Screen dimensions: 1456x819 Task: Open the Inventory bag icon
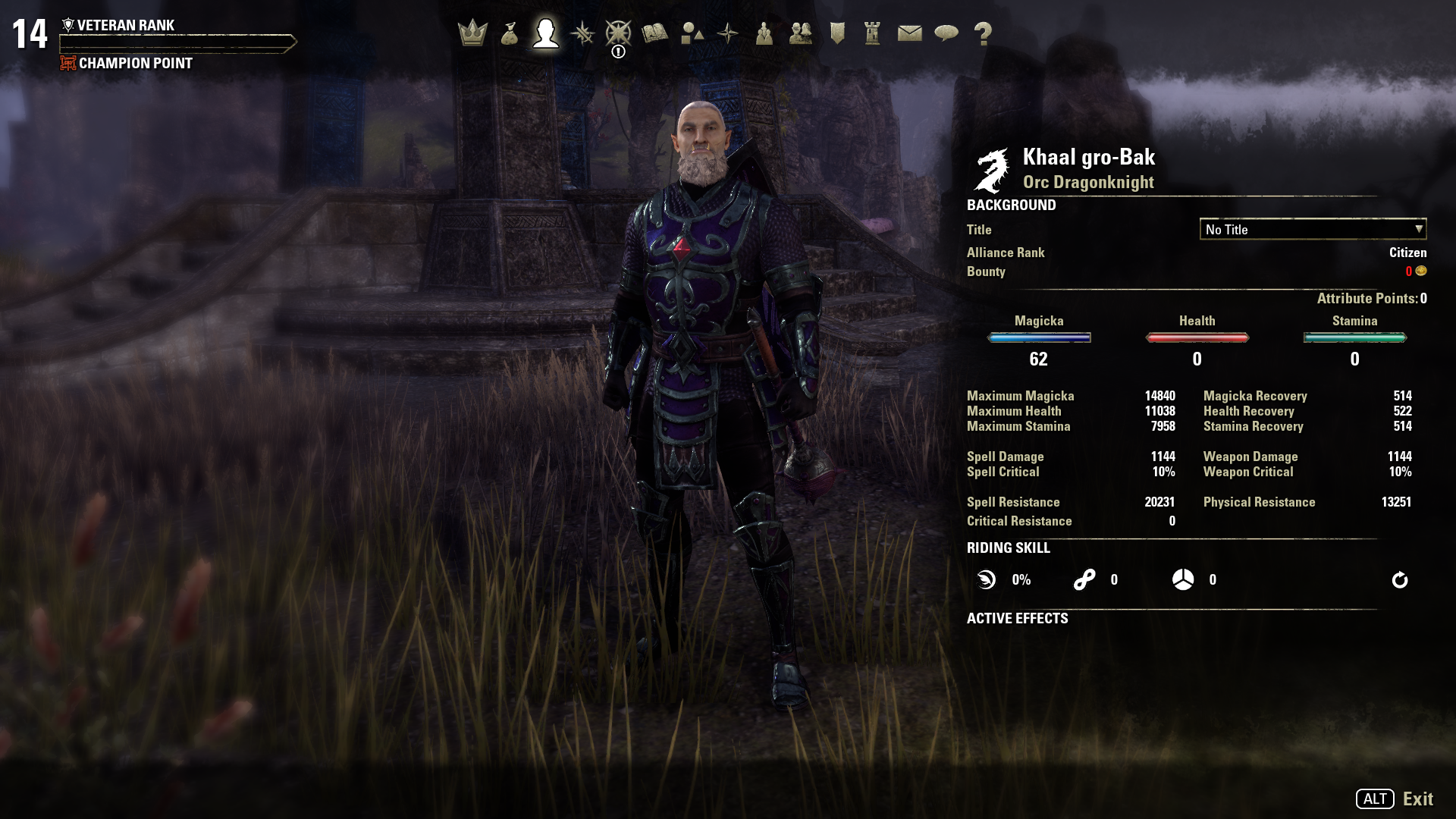(x=510, y=33)
